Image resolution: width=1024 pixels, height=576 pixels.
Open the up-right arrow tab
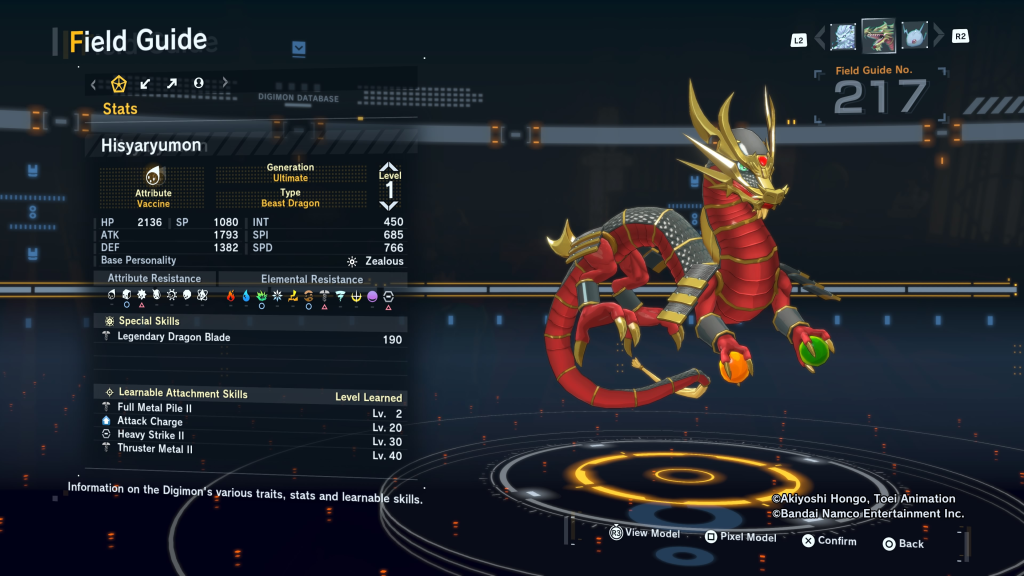pos(172,83)
